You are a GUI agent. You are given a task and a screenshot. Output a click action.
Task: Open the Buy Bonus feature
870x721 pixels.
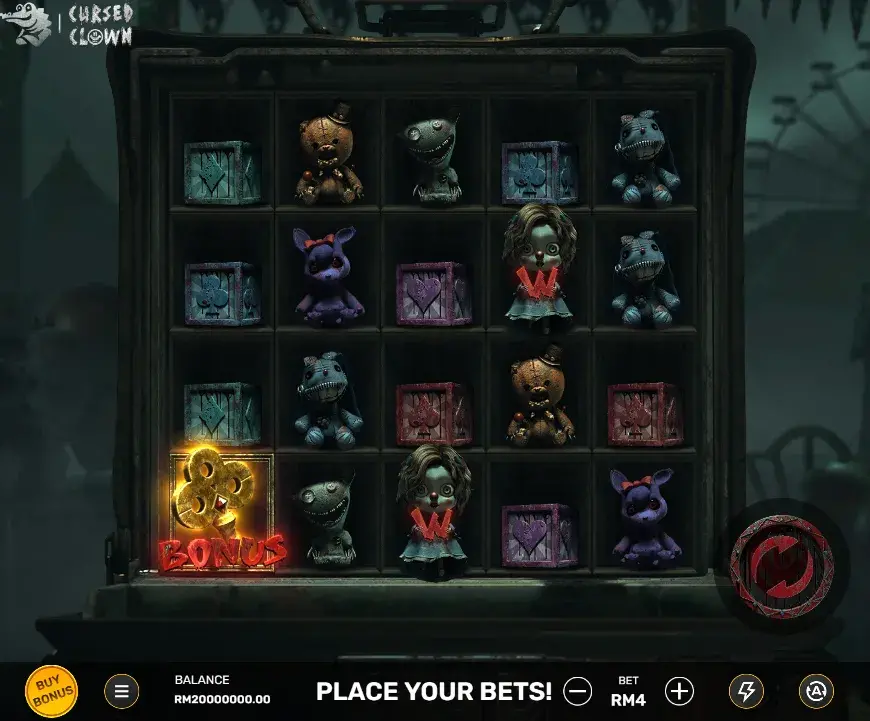pyautogui.click(x=50, y=691)
